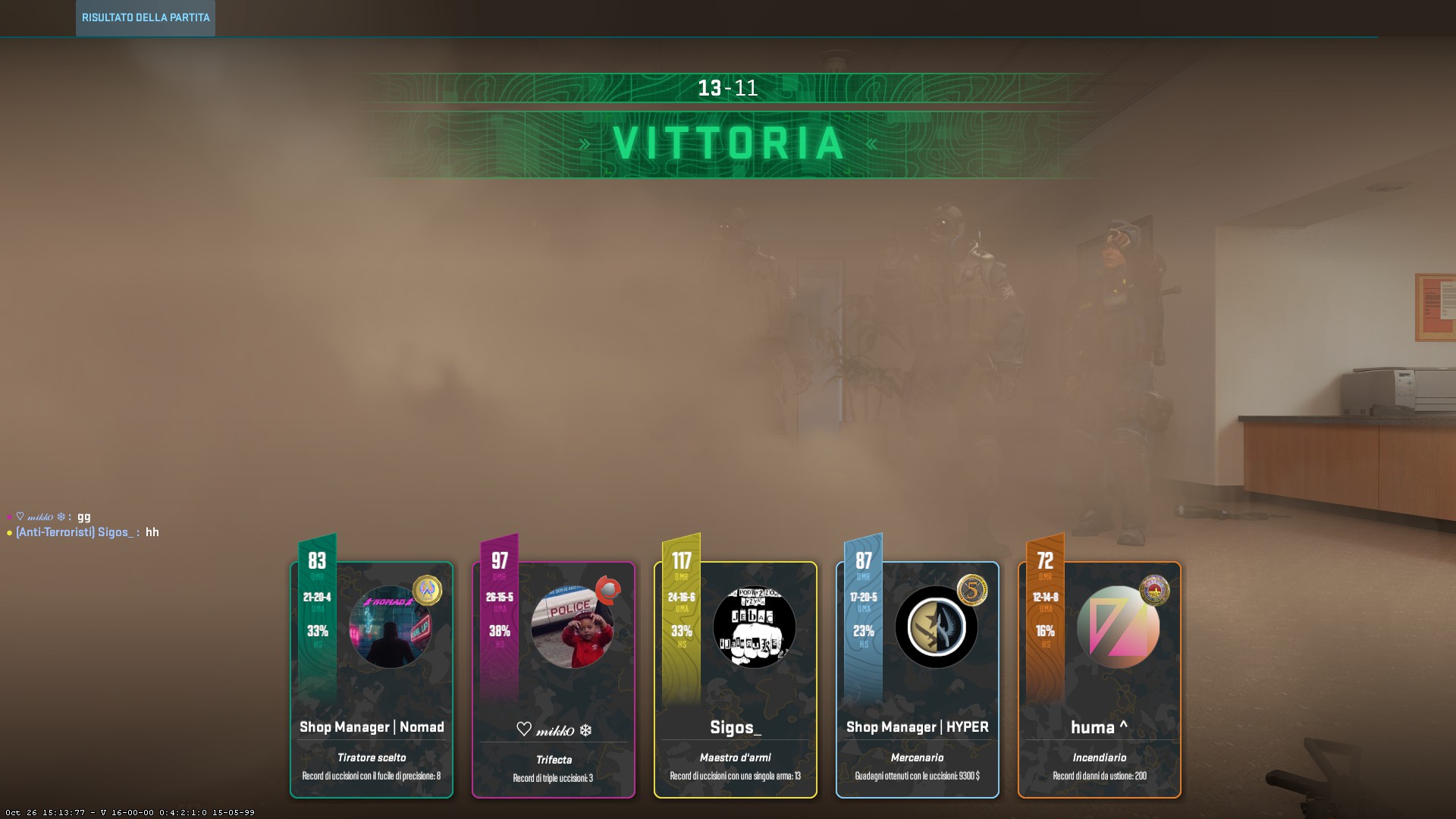This screenshot has width=1456, height=819.
Task: Click Sigos_'s black and white avatar
Action: [x=754, y=628]
